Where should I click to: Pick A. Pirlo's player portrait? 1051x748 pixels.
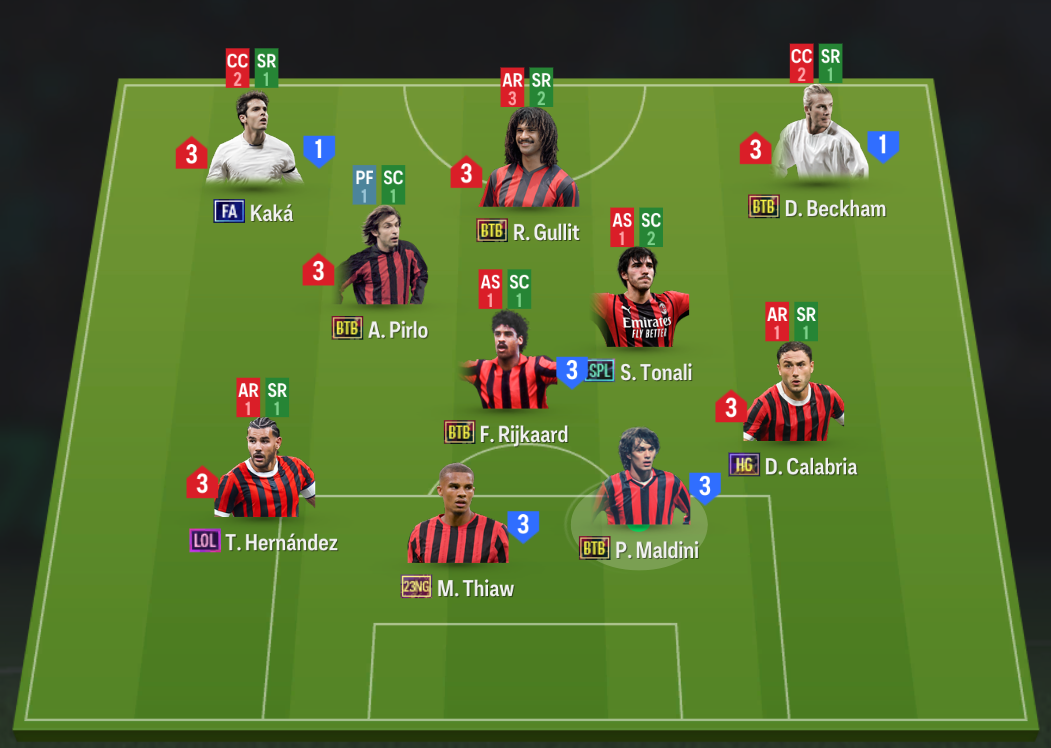[x=383, y=260]
